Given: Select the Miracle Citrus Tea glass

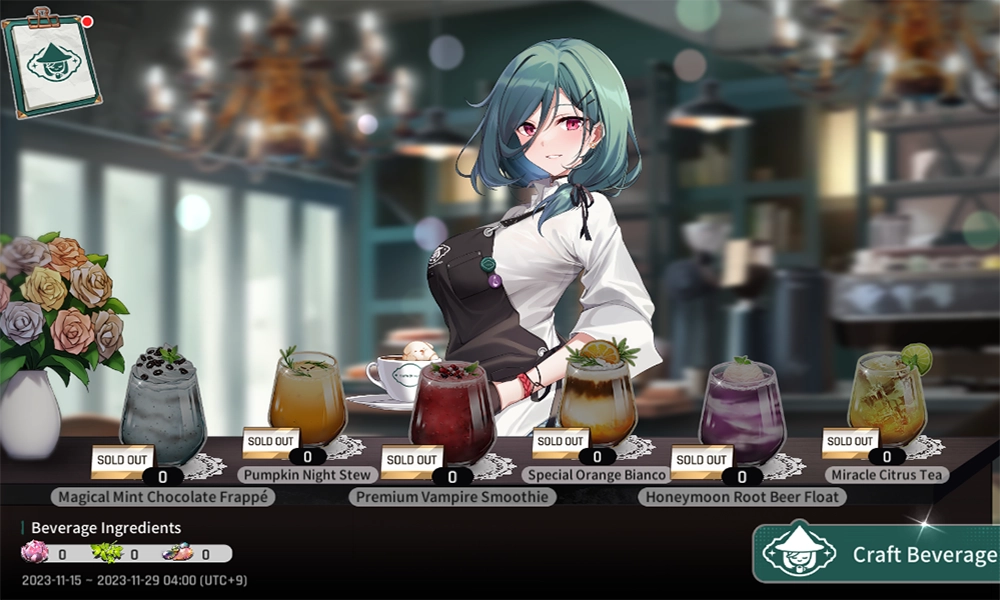Looking at the screenshot, I should tap(887, 398).
